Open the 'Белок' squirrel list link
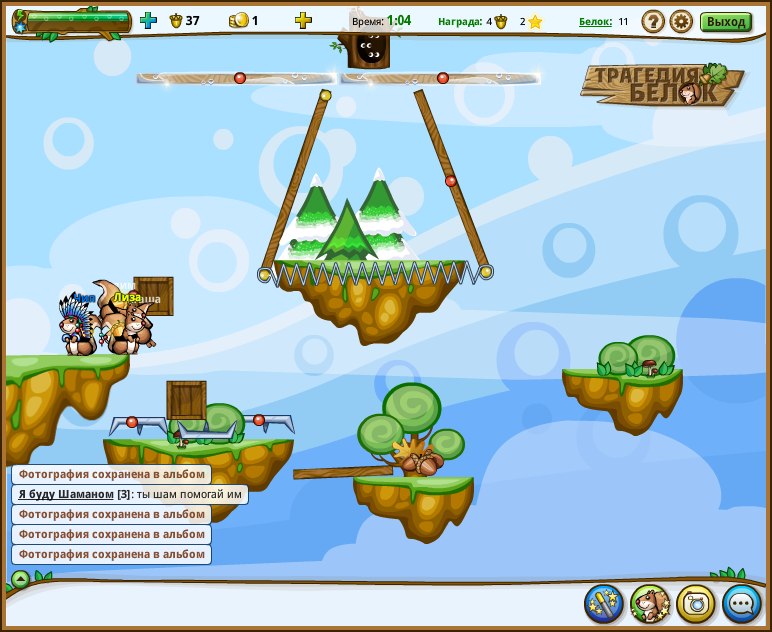 tap(595, 21)
